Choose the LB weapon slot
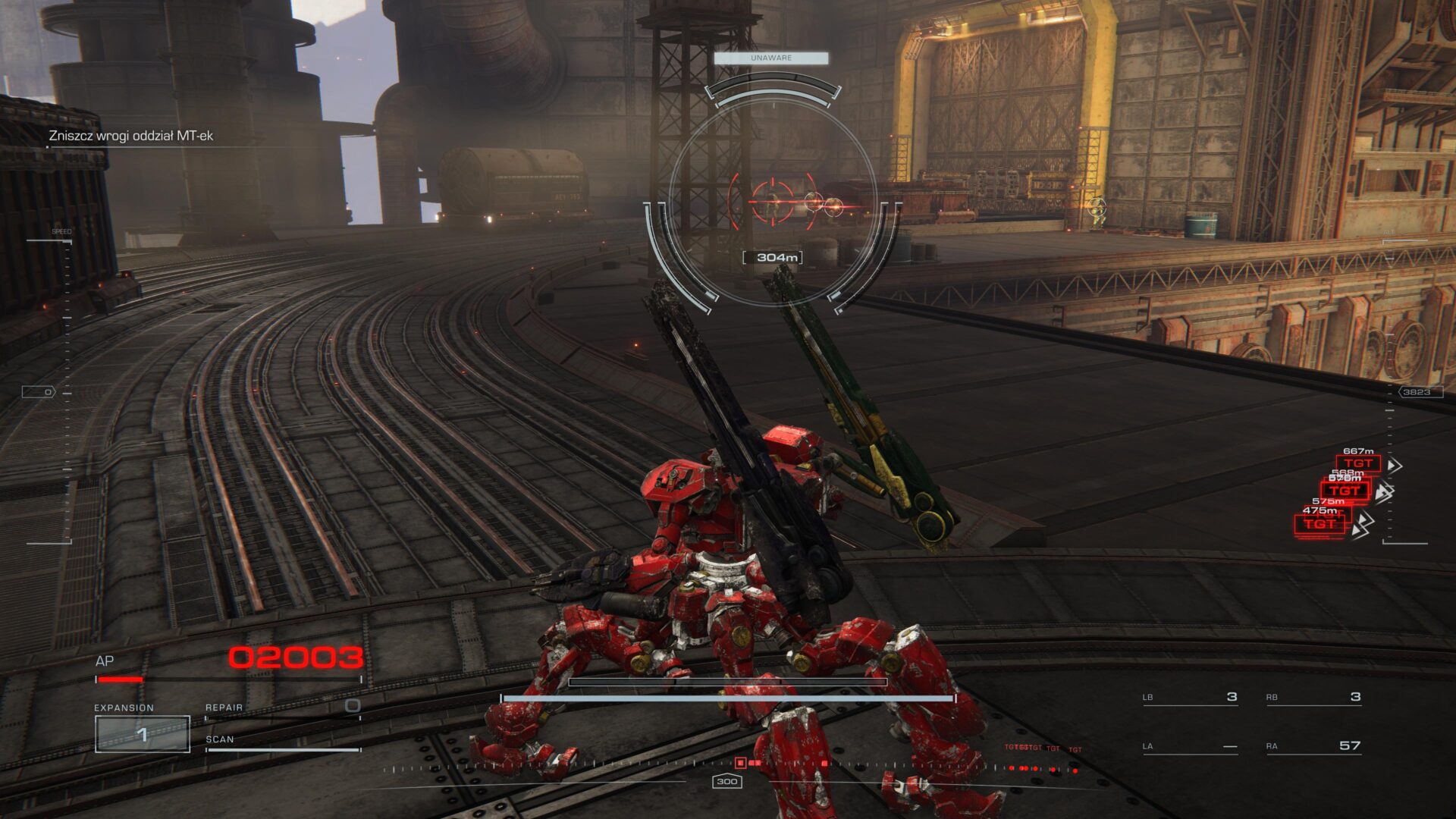 click(x=1190, y=698)
